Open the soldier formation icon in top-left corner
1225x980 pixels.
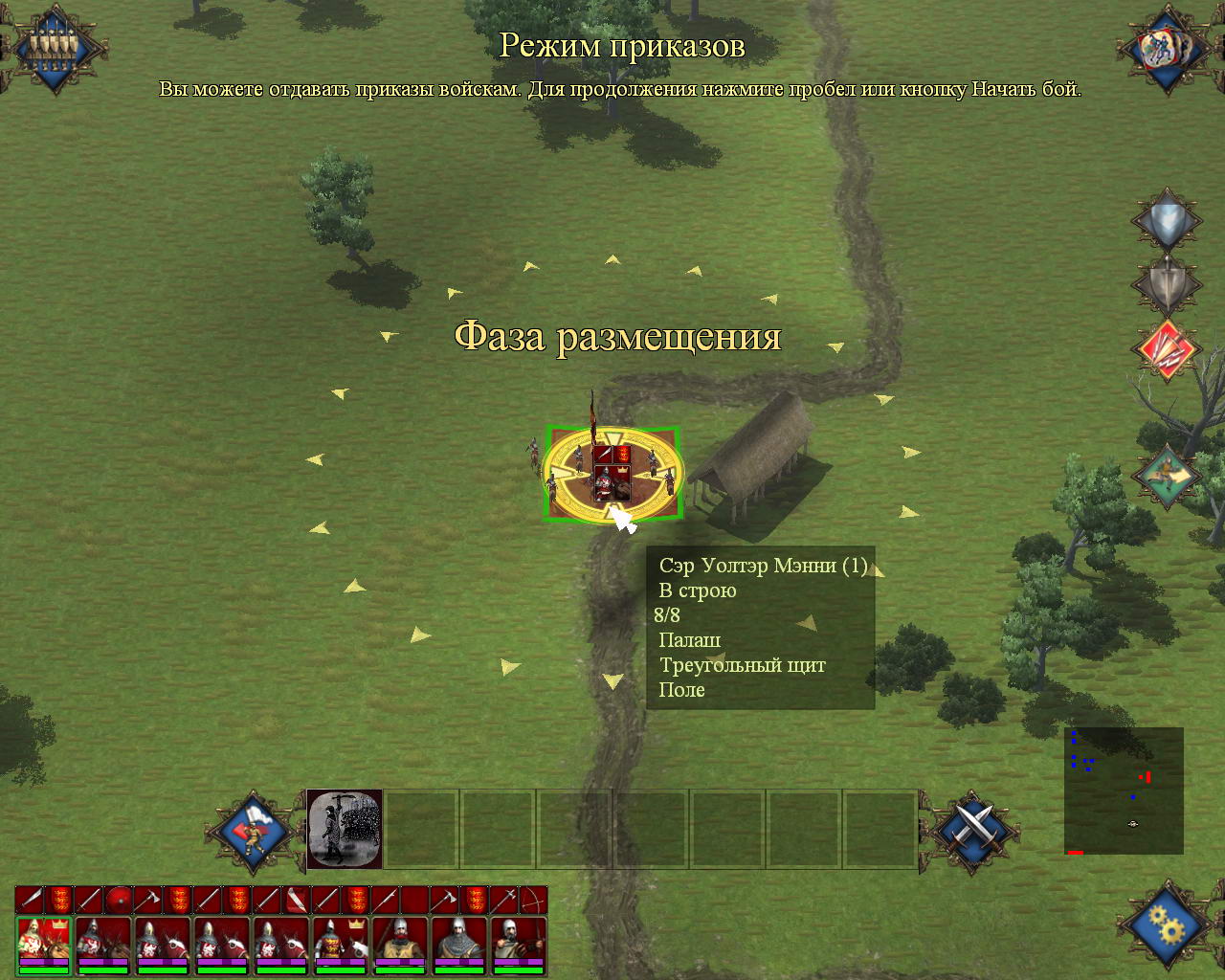tap(54, 46)
